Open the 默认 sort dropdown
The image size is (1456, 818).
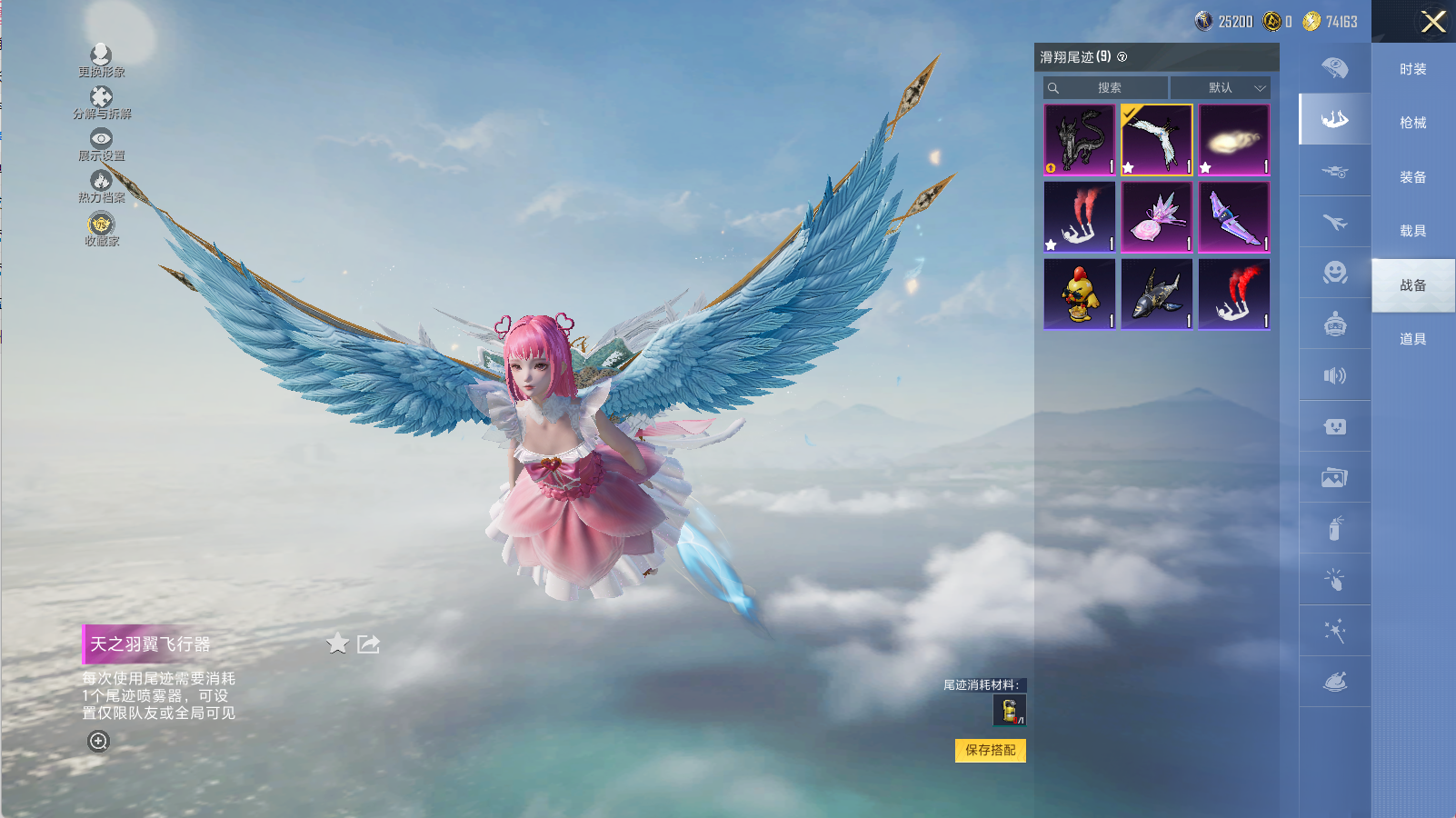pos(1220,88)
